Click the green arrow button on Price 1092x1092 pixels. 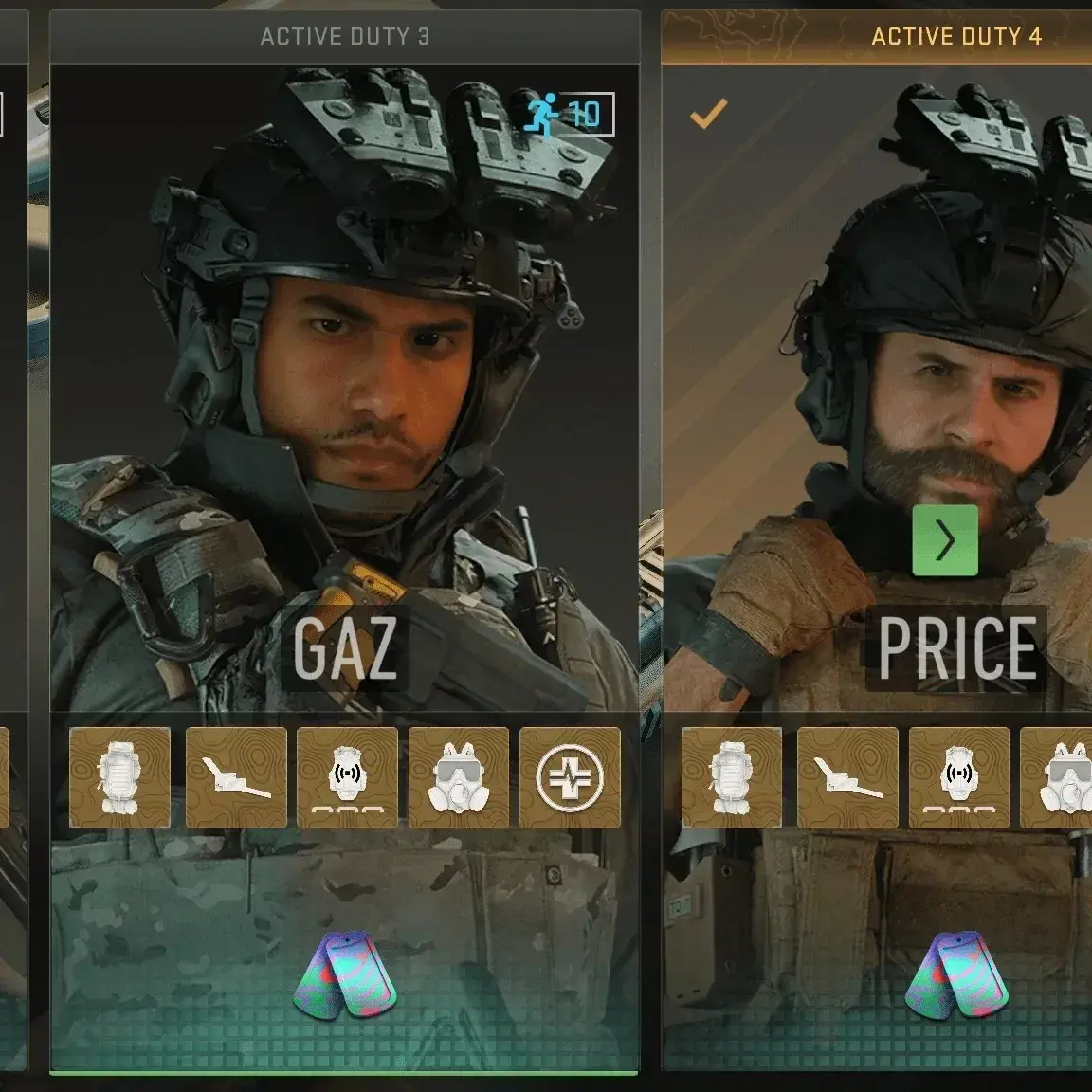945,541
